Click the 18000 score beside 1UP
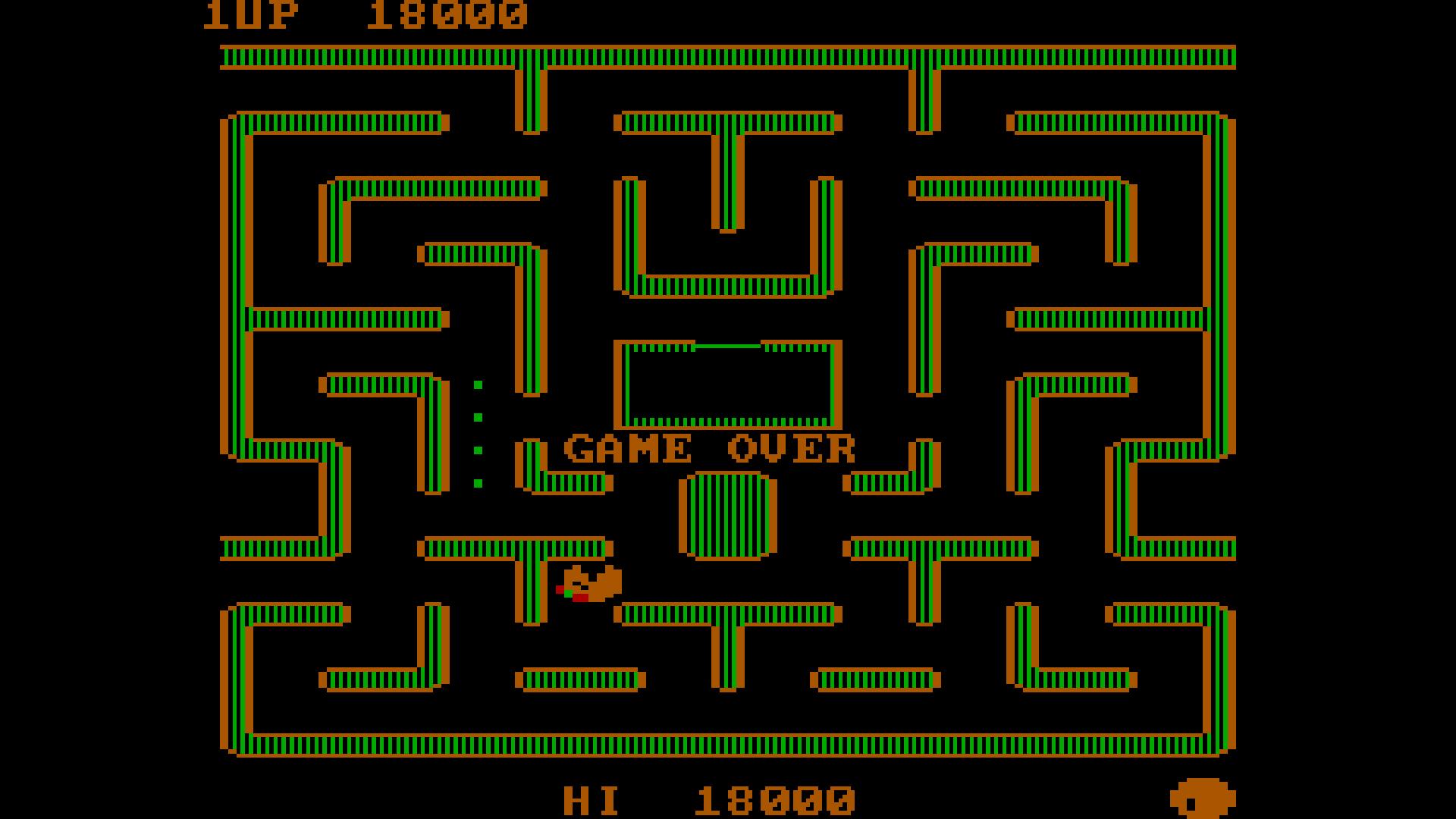 click(447, 14)
